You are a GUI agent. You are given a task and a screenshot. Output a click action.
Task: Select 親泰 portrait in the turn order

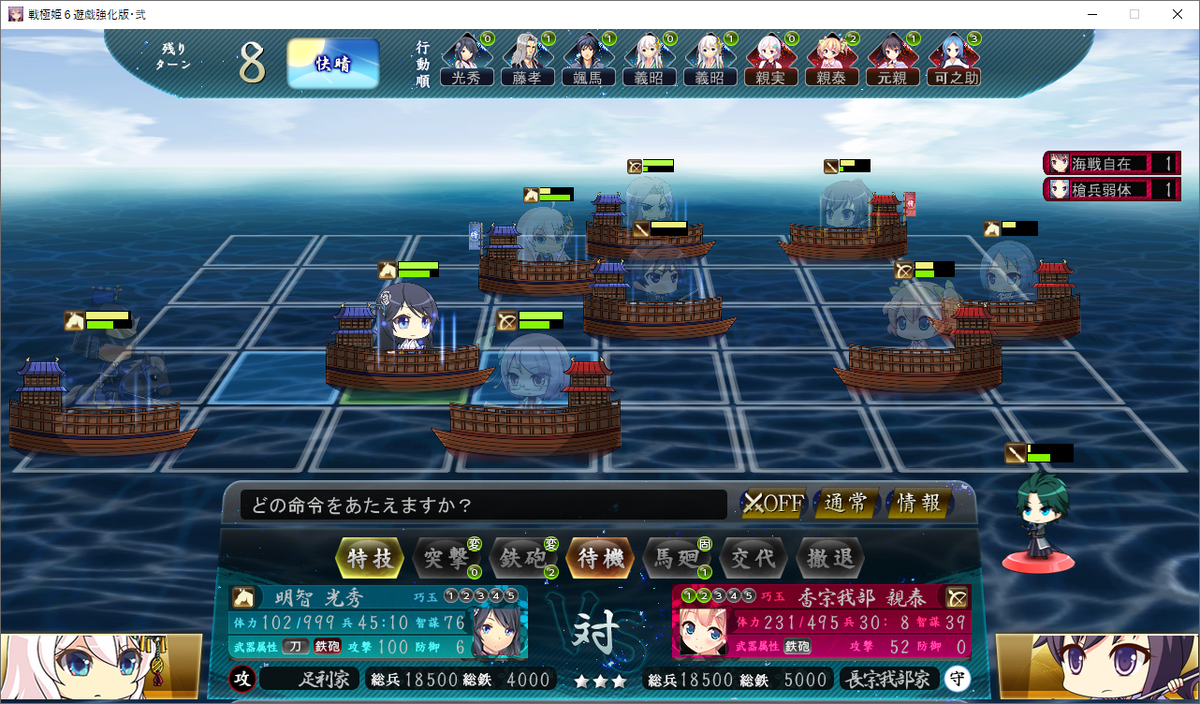point(832,60)
